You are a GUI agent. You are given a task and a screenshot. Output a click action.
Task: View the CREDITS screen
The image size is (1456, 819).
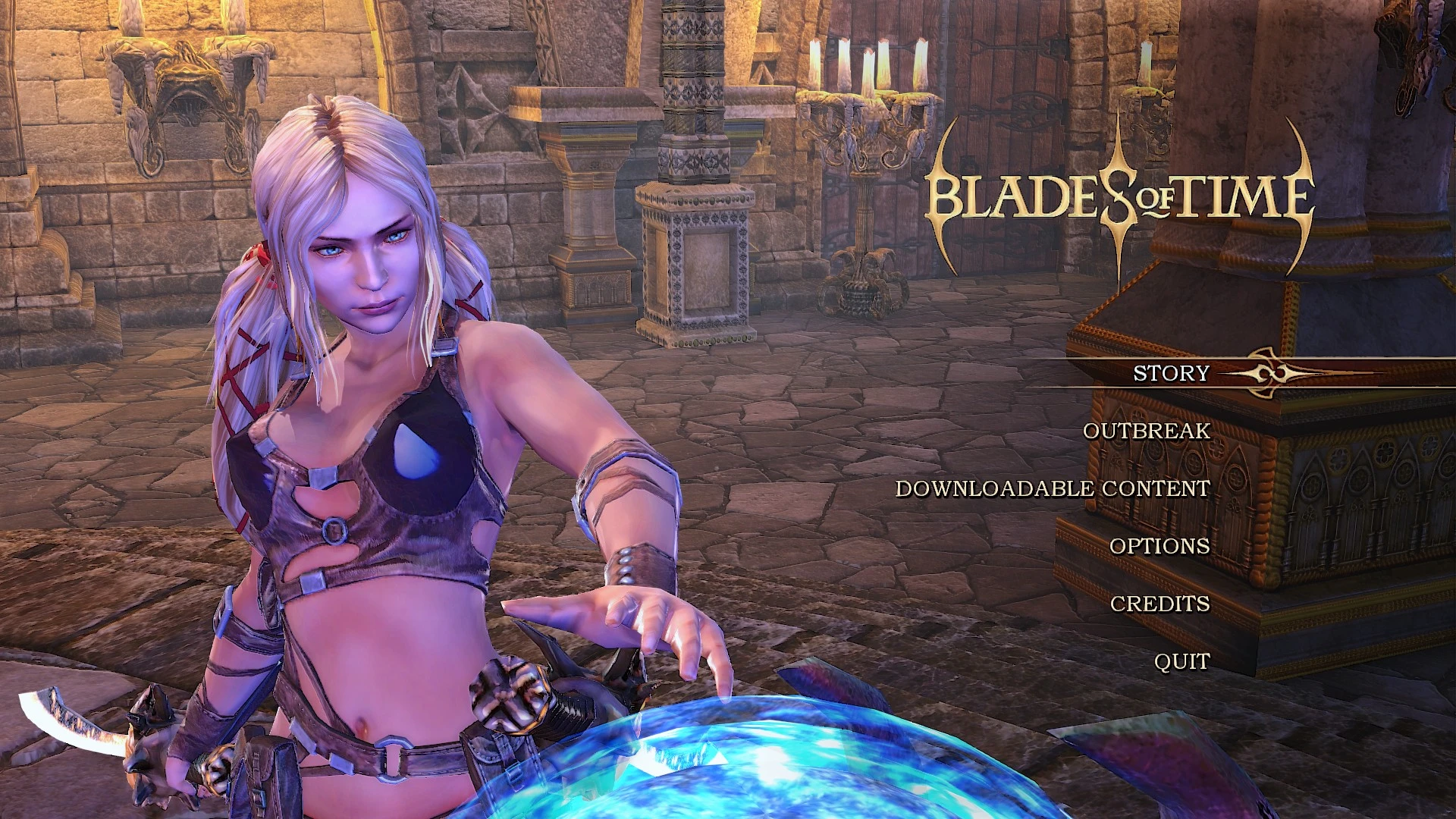[x=1160, y=604]
